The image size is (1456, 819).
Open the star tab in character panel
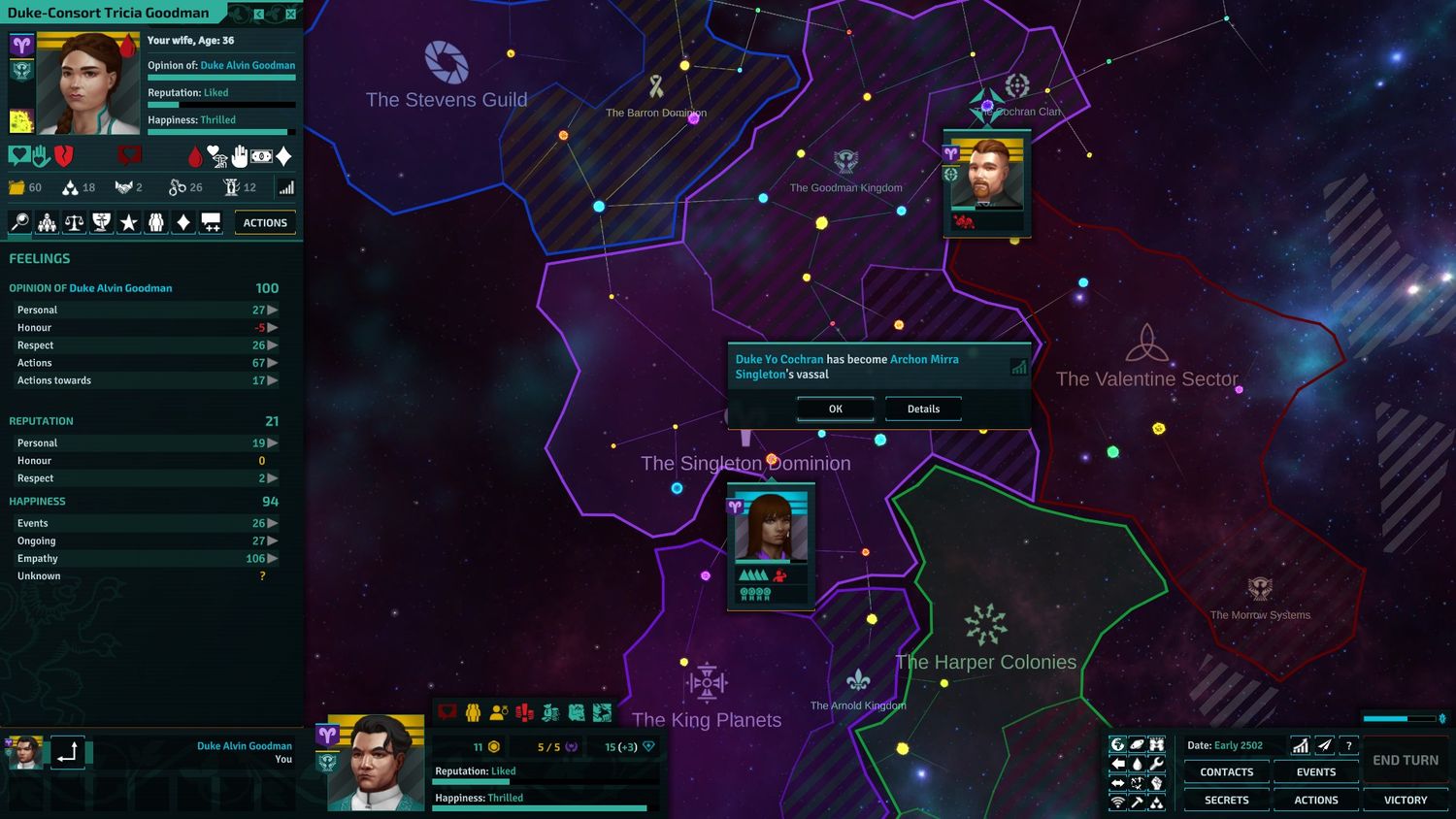(128, 223)
